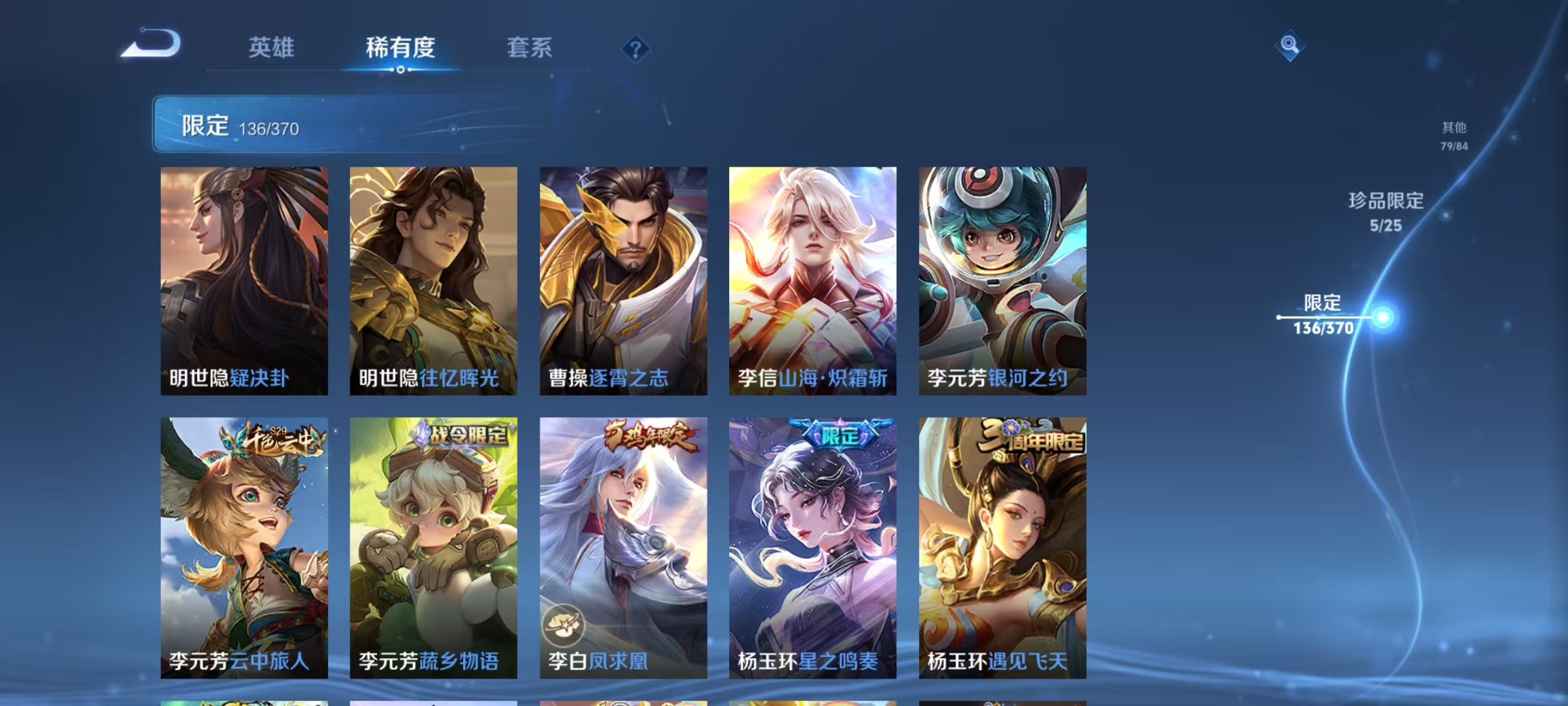The height and width of the screenshot is (706, 1568).
Task: Select the 曹操逐霄之志 skin card
Action: tap(623, 281)
